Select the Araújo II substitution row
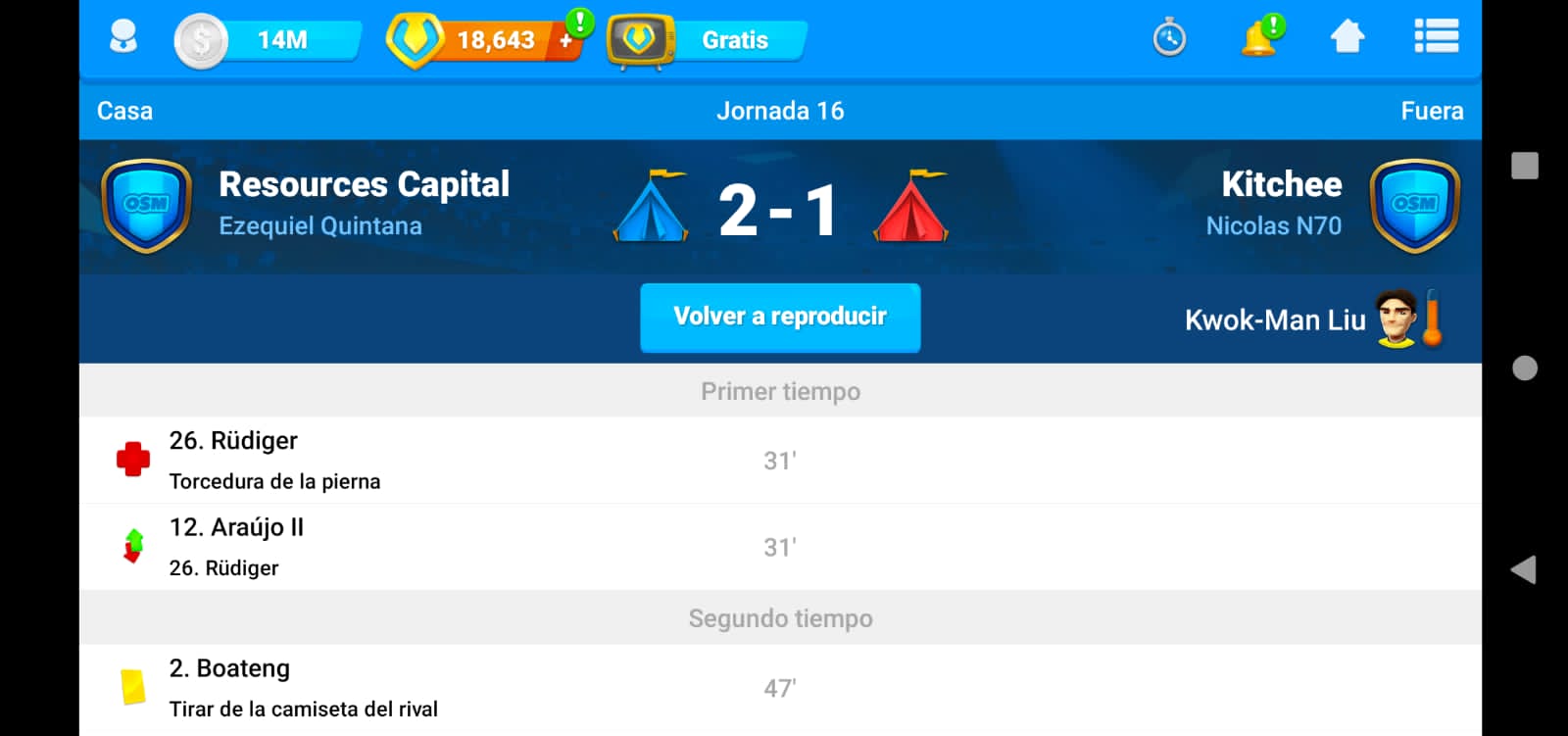 click(x=780, y=547)
